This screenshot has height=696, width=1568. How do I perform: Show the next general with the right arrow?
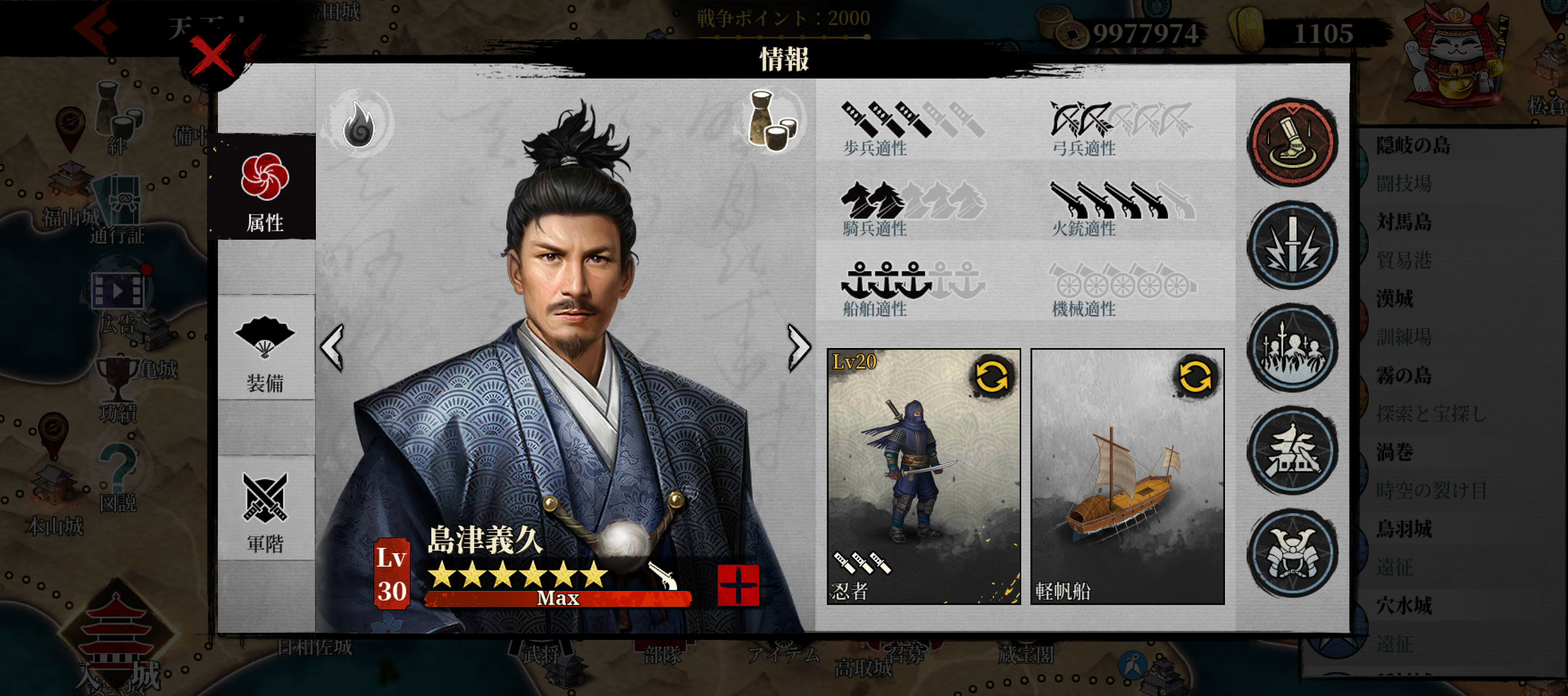pyautogui.click(x=798, y=347)
